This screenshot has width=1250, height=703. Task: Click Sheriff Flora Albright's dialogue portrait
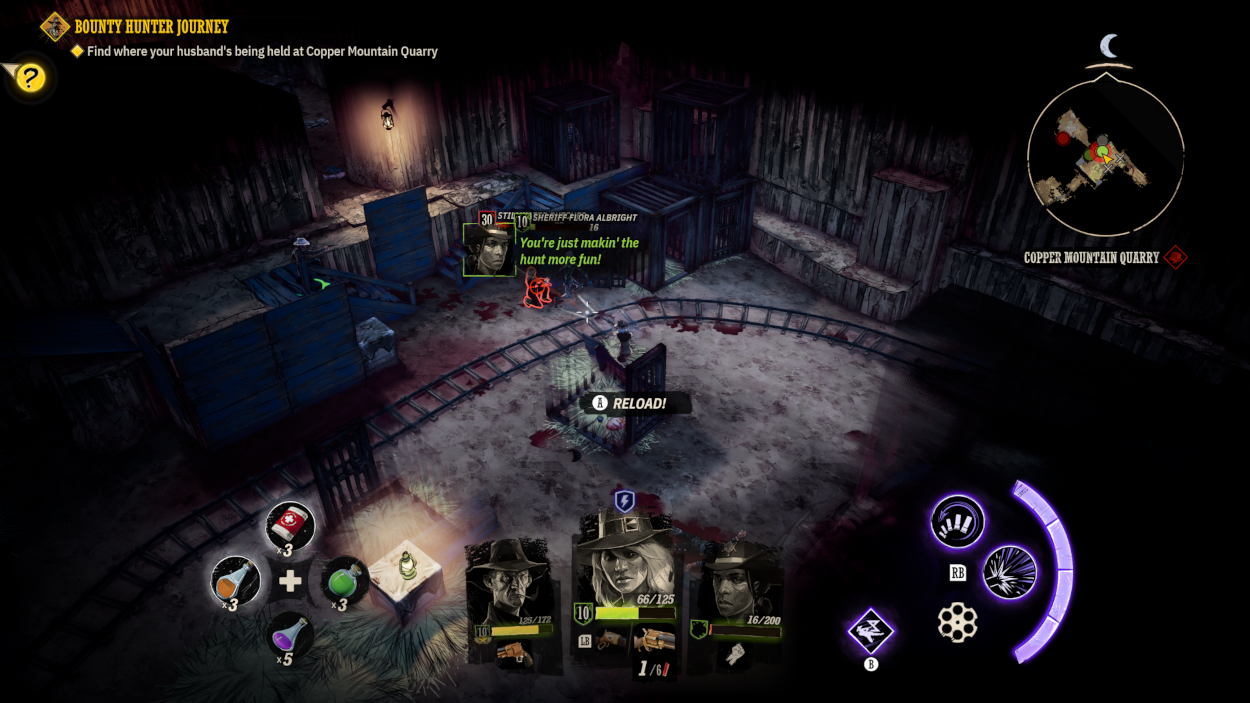[x=489, y=250]
